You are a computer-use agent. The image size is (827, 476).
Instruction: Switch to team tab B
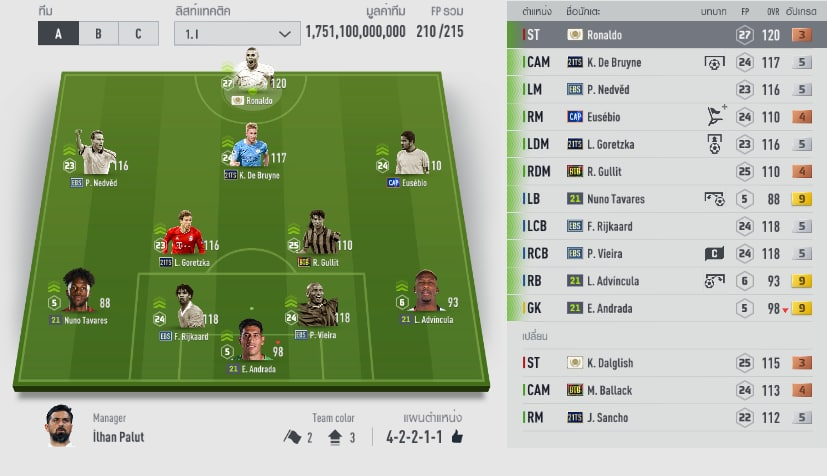pyautogui.click(x=98, y=33)
